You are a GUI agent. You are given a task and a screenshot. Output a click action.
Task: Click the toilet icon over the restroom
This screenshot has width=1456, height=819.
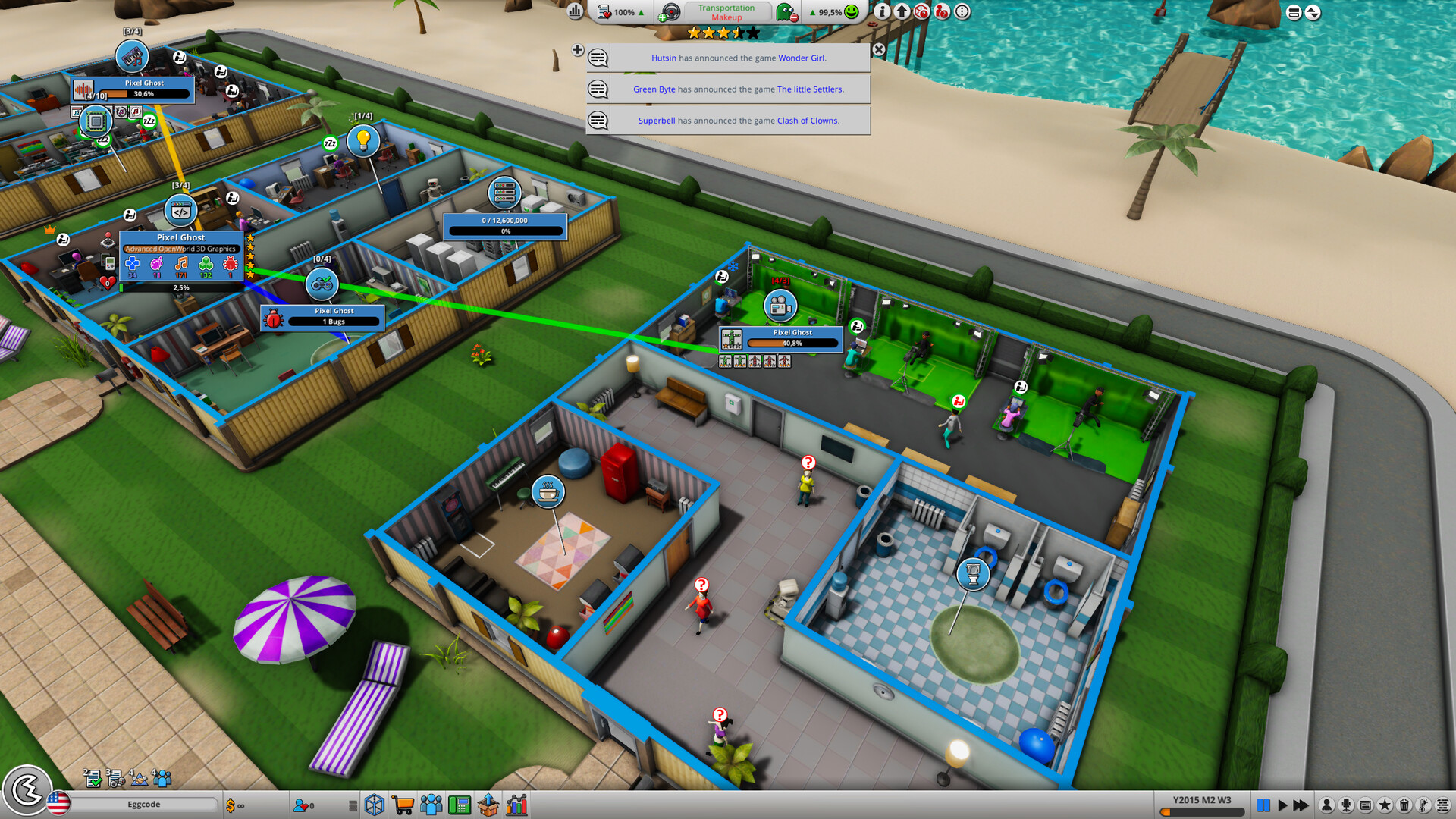973,575
